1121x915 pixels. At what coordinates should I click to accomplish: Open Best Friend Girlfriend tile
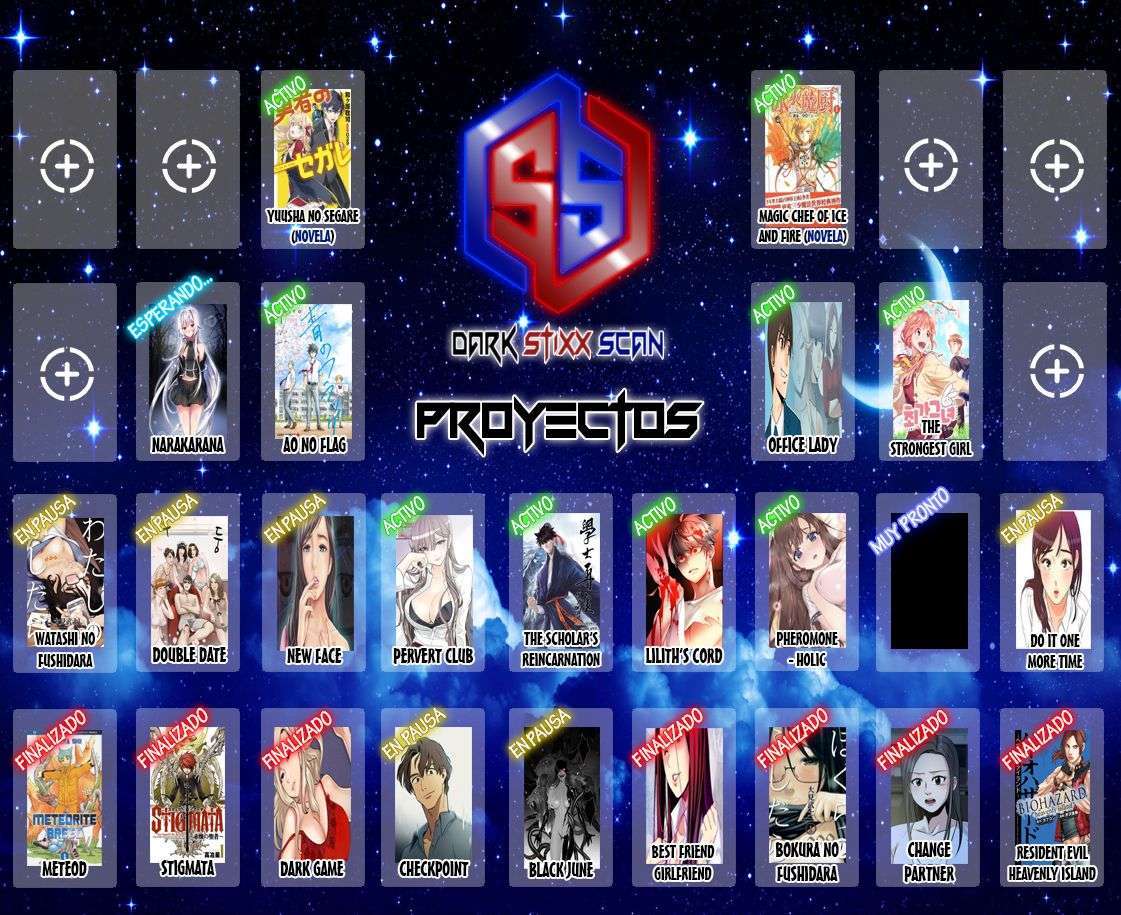coord(684,797)
